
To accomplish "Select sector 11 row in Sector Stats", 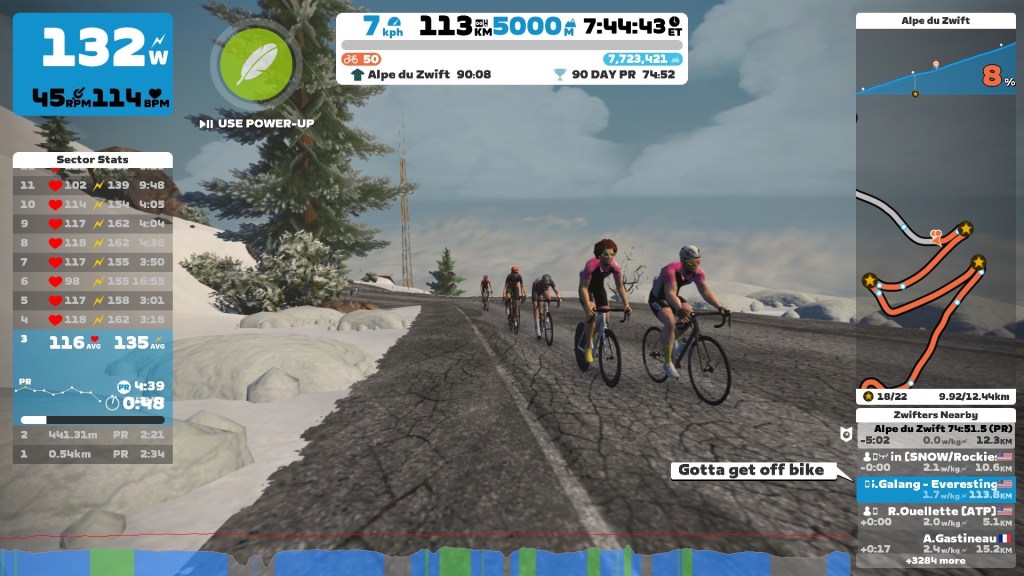I will point(92,185).
